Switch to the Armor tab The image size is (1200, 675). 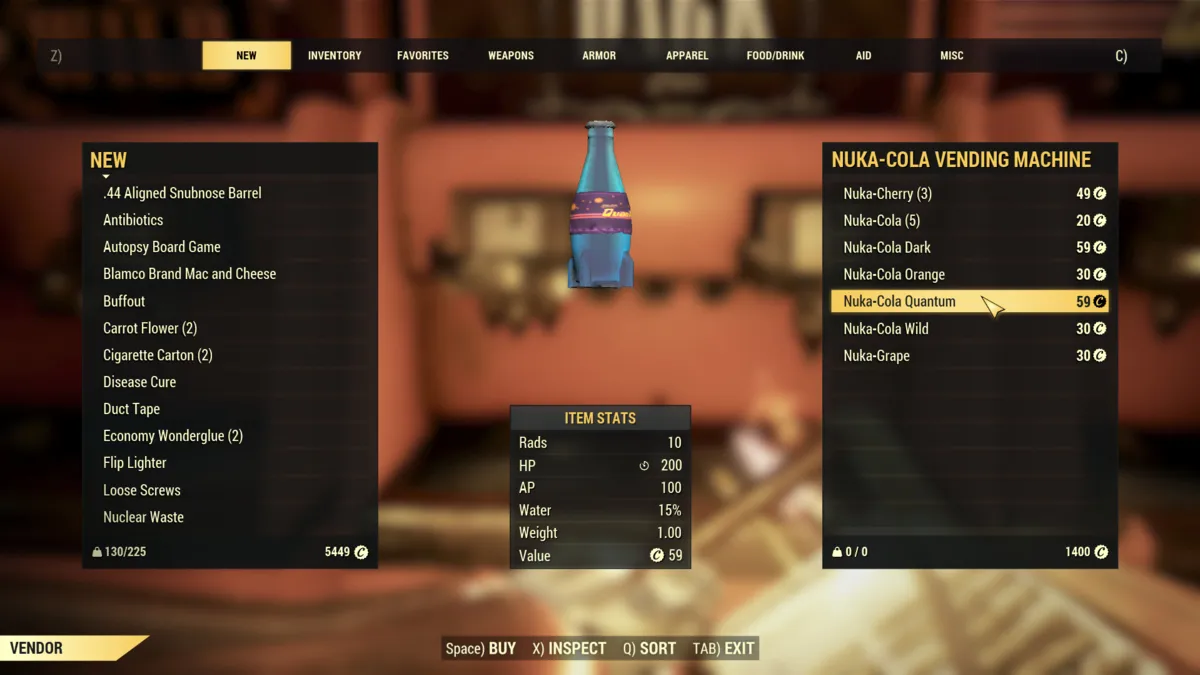click(599, 56)
